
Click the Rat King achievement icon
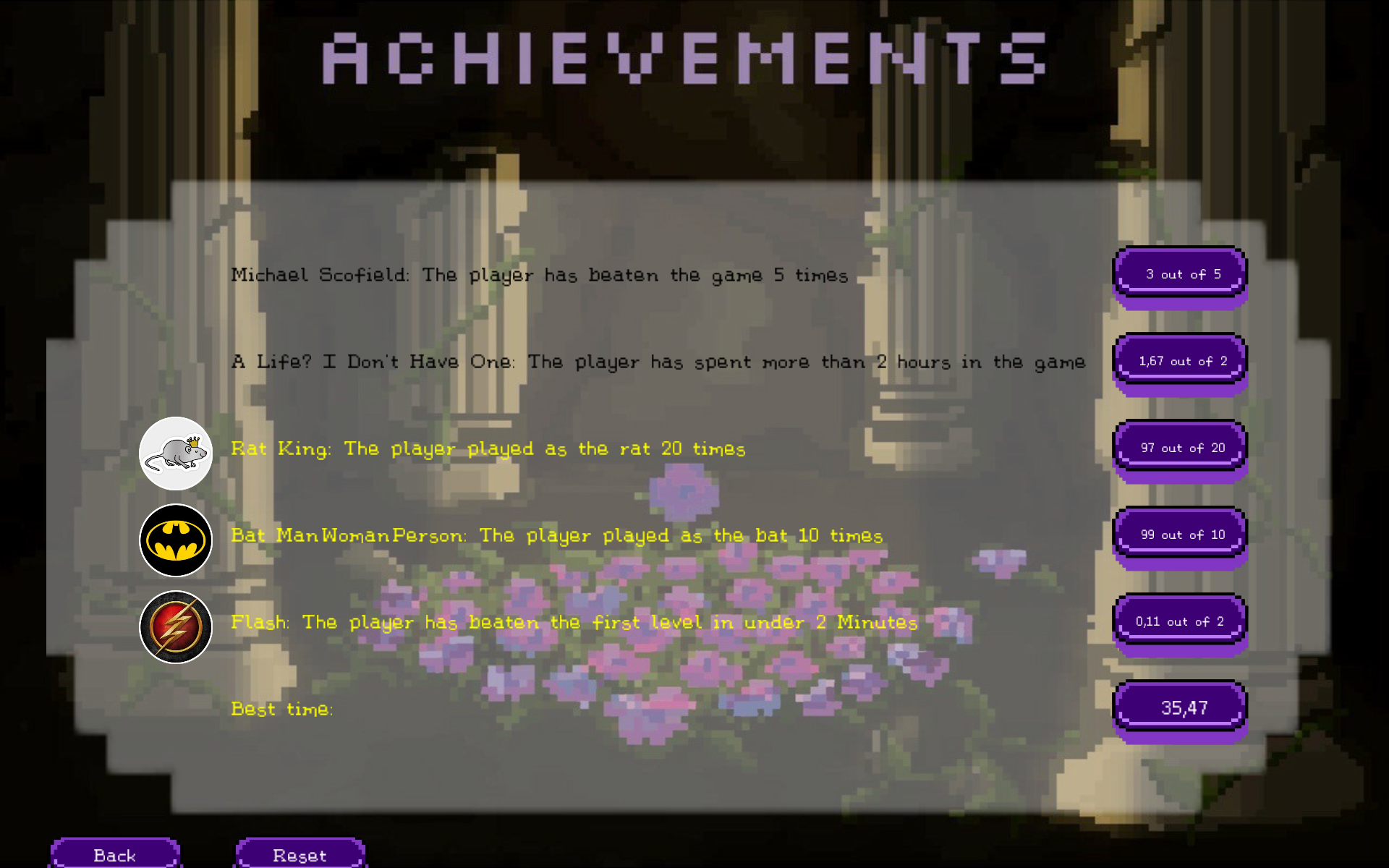176,454
